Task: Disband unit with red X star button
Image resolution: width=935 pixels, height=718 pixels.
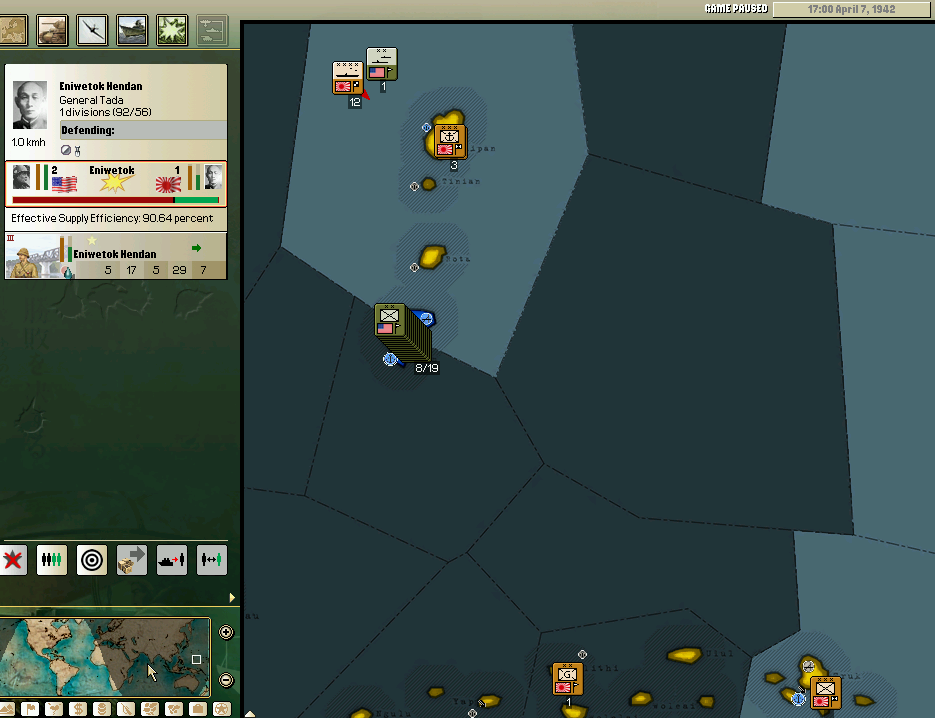Action: 13,560
